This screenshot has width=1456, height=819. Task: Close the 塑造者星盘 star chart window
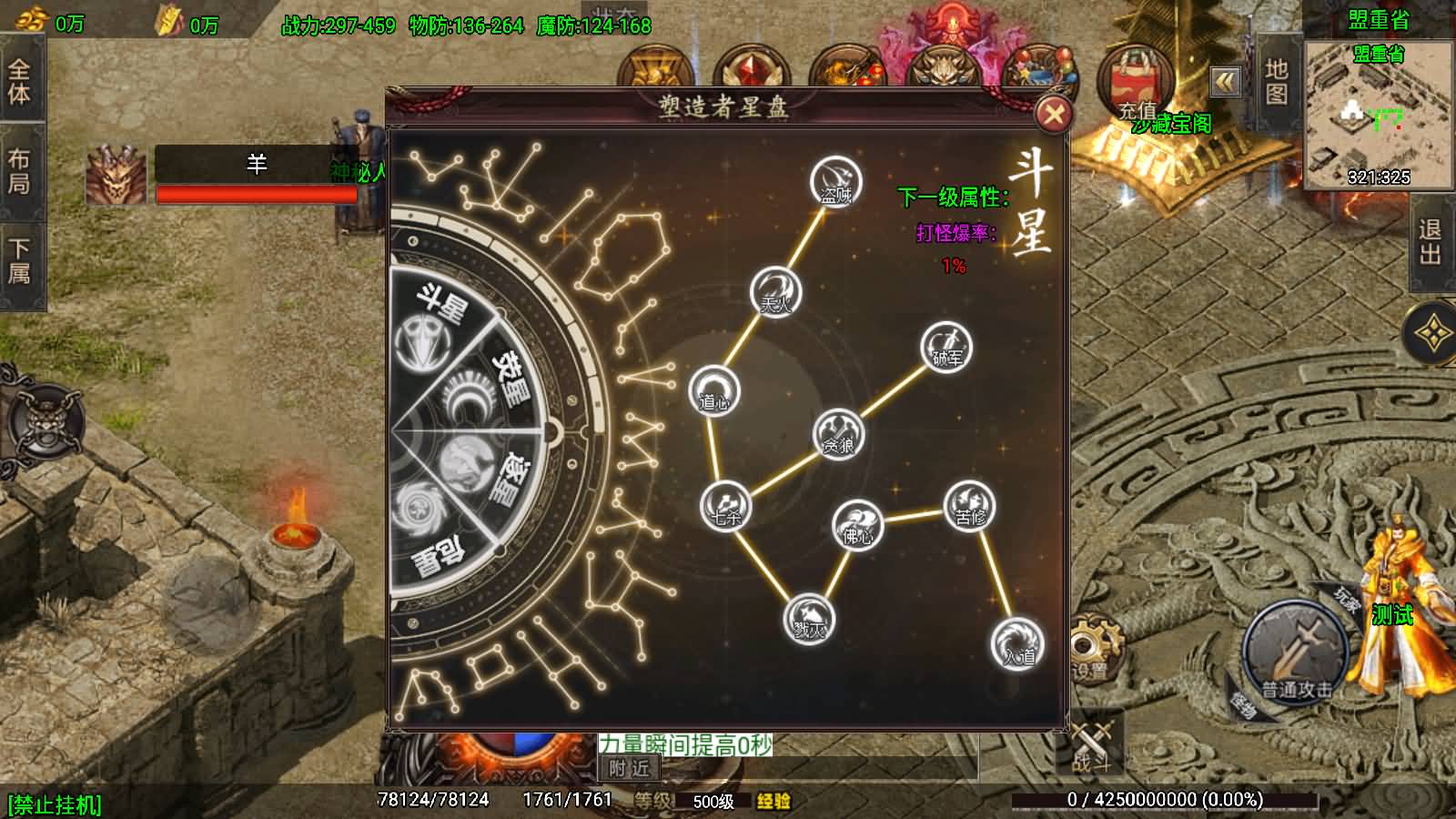pyautogui.click(x=1054, y=115)
